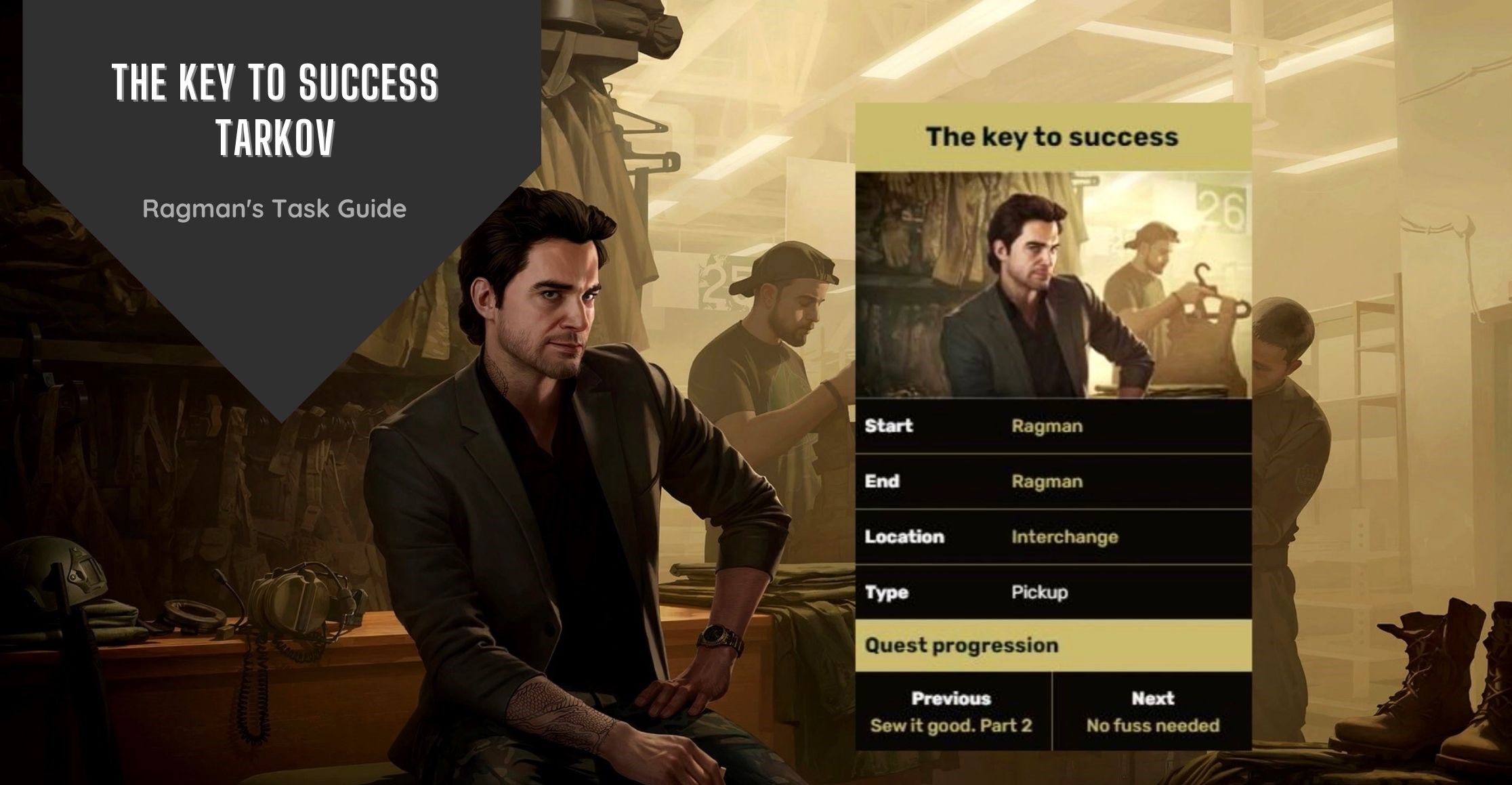Open the Ragman link in End row
The height and width of the screenshot is (785, 1512).
(1047, 482)
